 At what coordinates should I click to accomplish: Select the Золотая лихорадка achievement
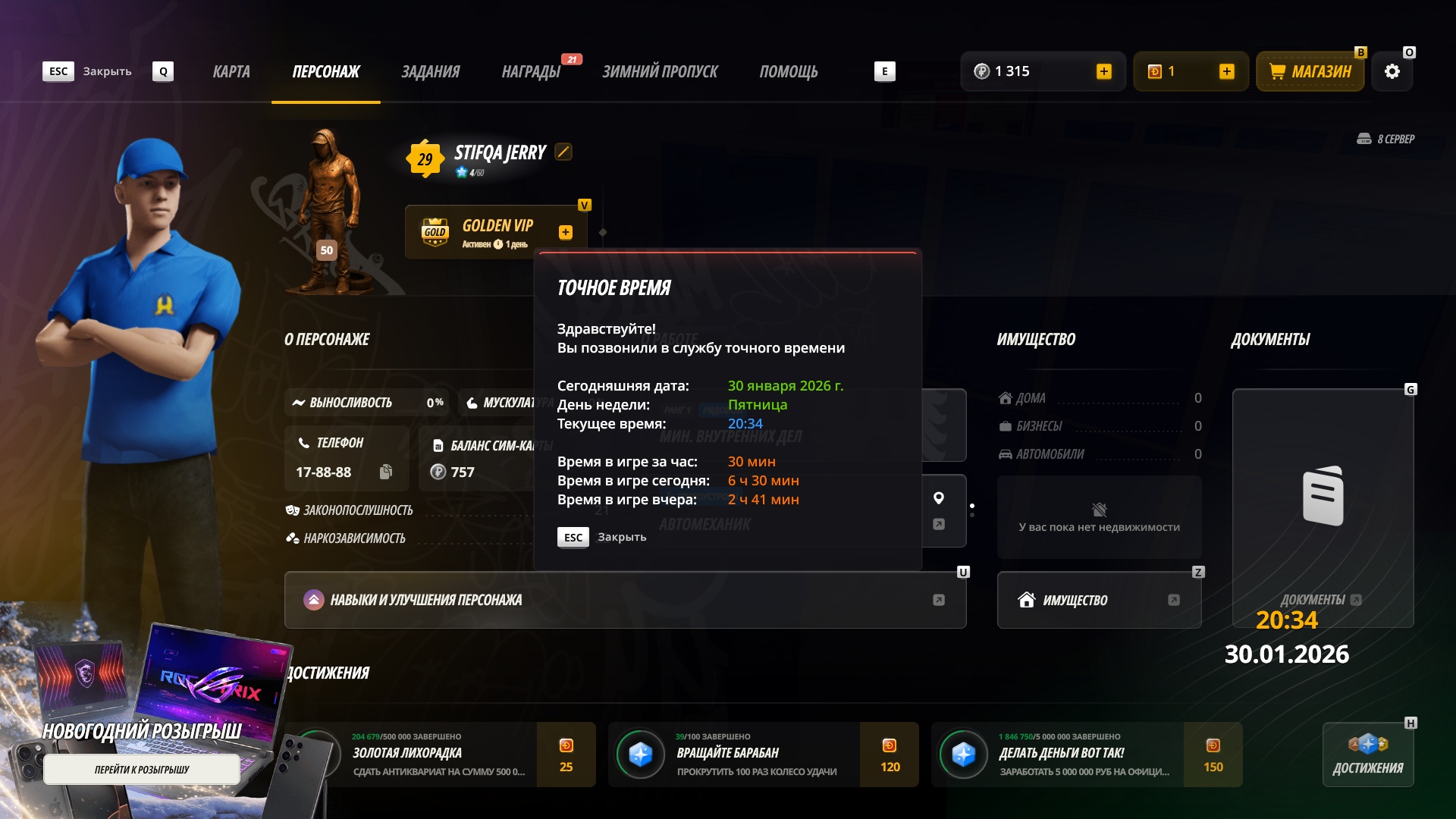(x=440, y=755)
